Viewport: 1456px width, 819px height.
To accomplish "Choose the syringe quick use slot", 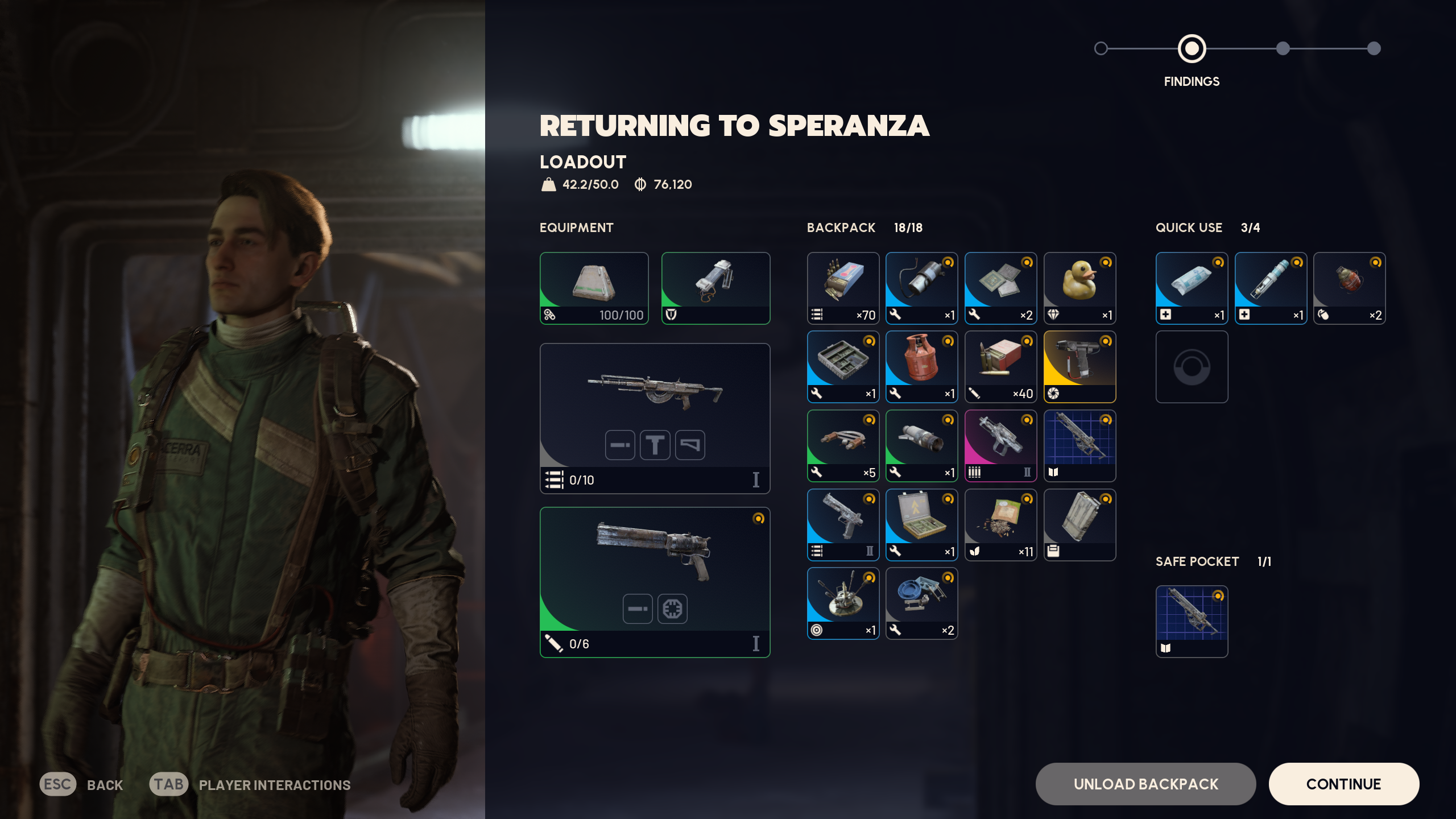I will pos(1271,288).
